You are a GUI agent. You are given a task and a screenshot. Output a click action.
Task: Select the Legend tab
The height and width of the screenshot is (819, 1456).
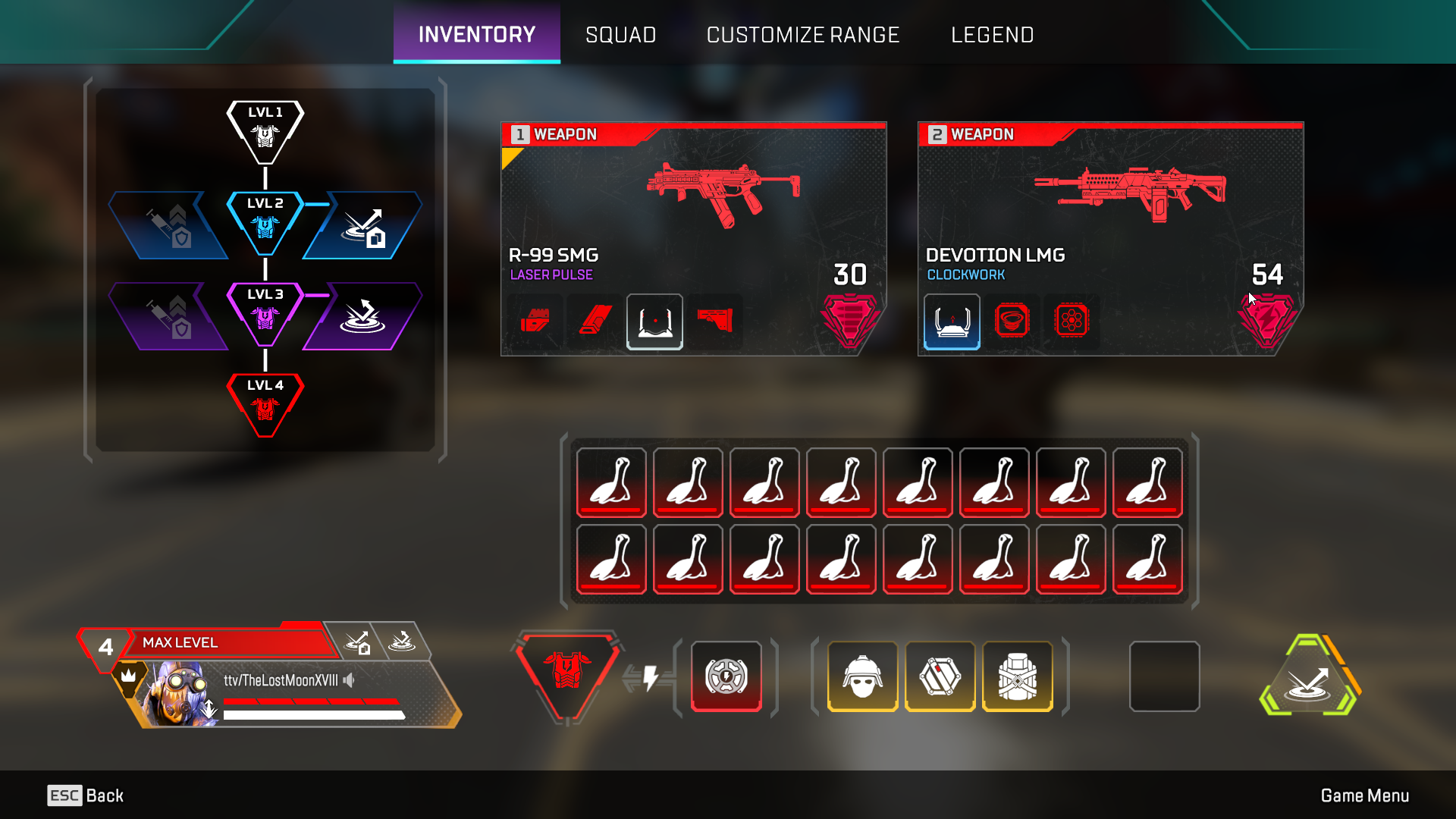pos(992,35)
